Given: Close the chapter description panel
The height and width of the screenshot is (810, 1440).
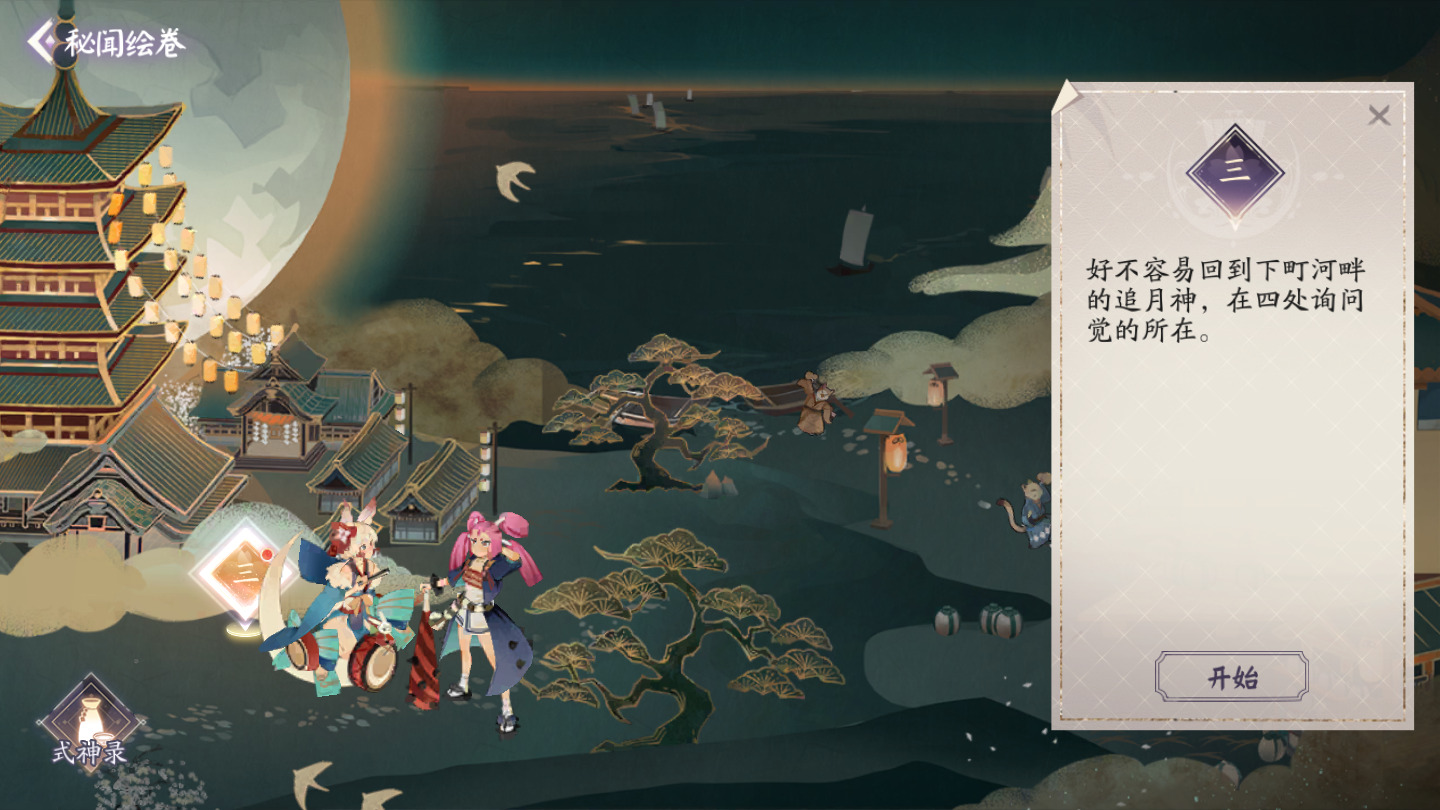Looking at the screenshot, I should click(x=1379, y=116).
